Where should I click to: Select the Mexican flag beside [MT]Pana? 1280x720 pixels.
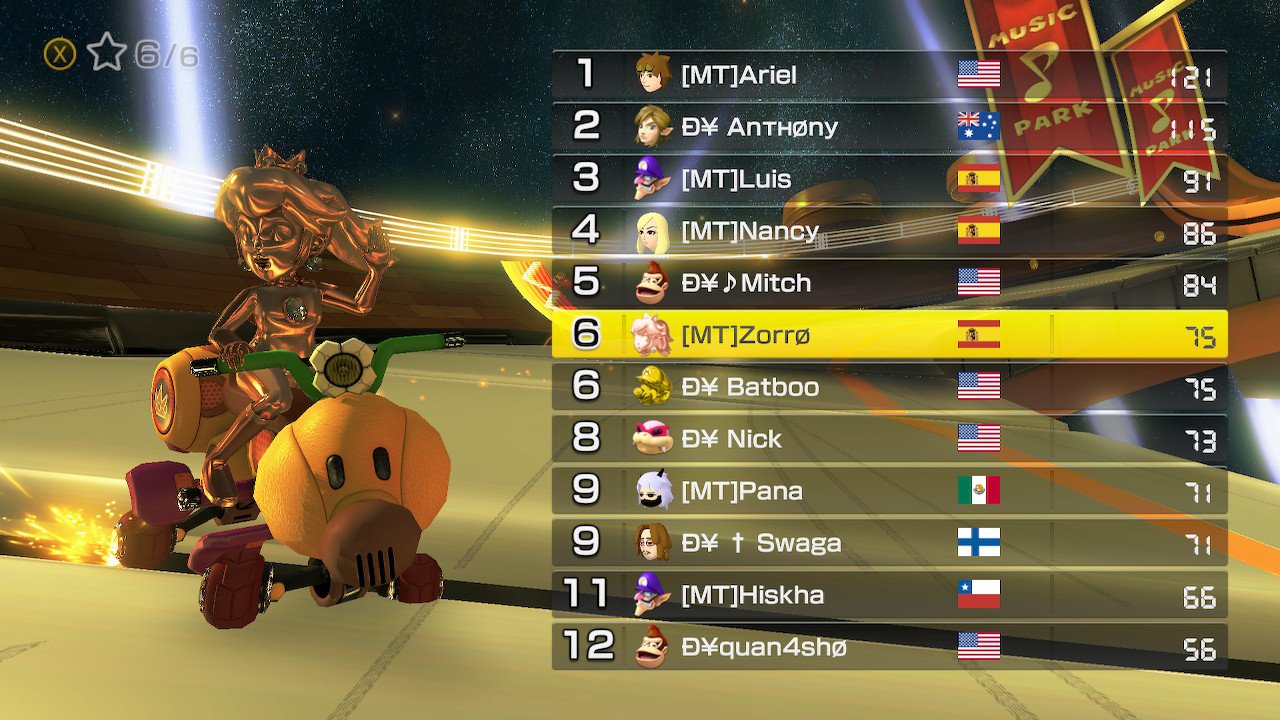point(978,490)
